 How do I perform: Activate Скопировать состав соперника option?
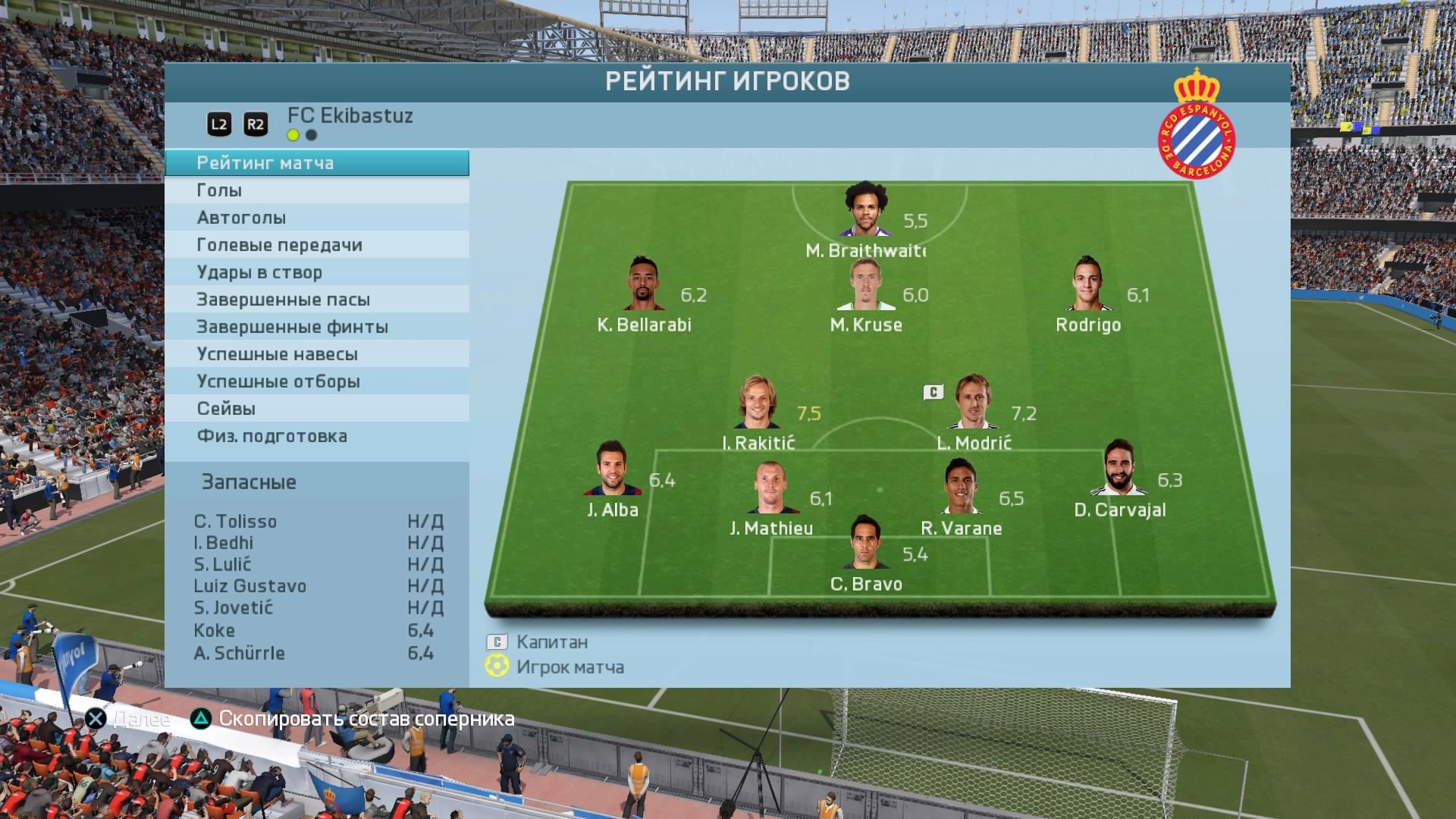click(353, 719)
